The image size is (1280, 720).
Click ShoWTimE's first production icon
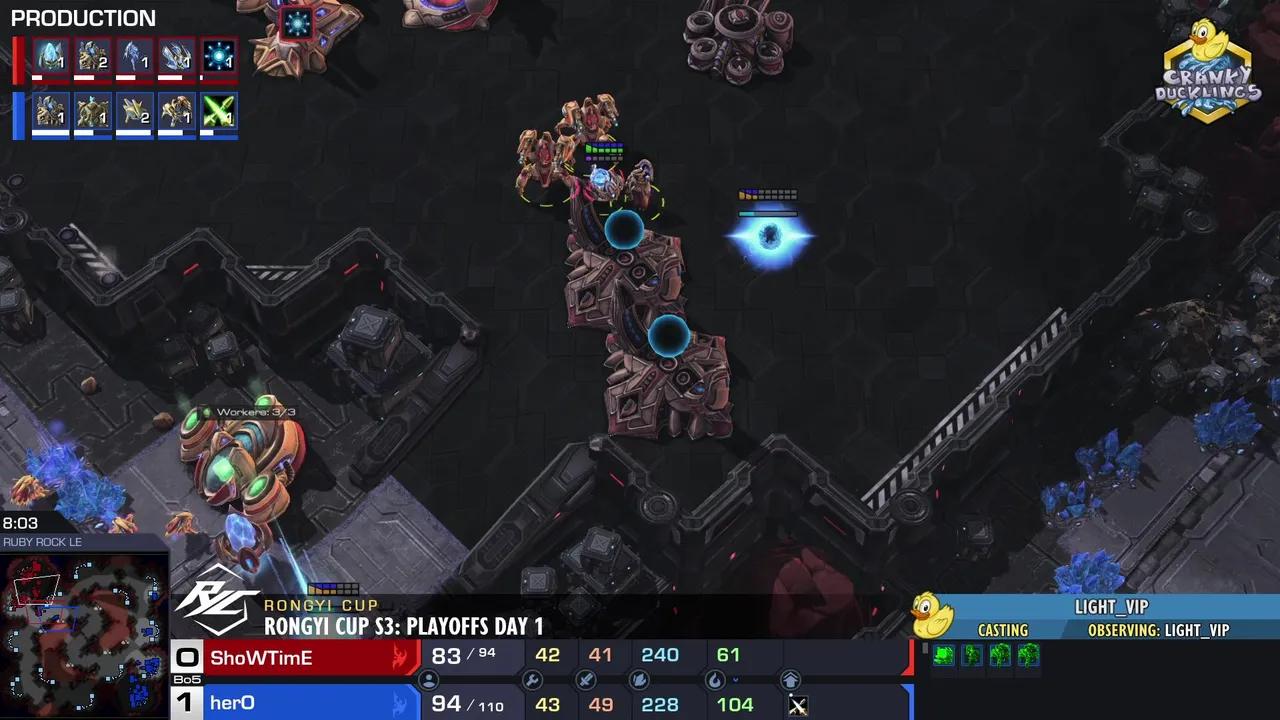pyautogui.click(x=50, y=56)
